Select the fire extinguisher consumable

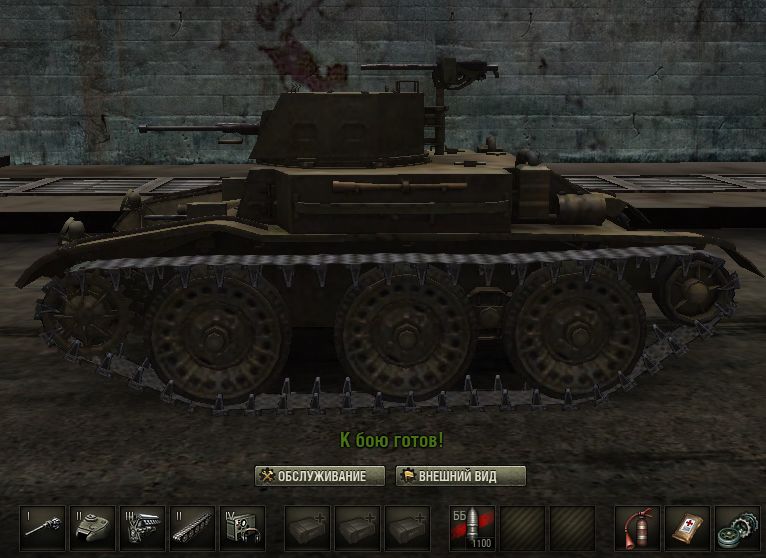[x=636, y=527]
